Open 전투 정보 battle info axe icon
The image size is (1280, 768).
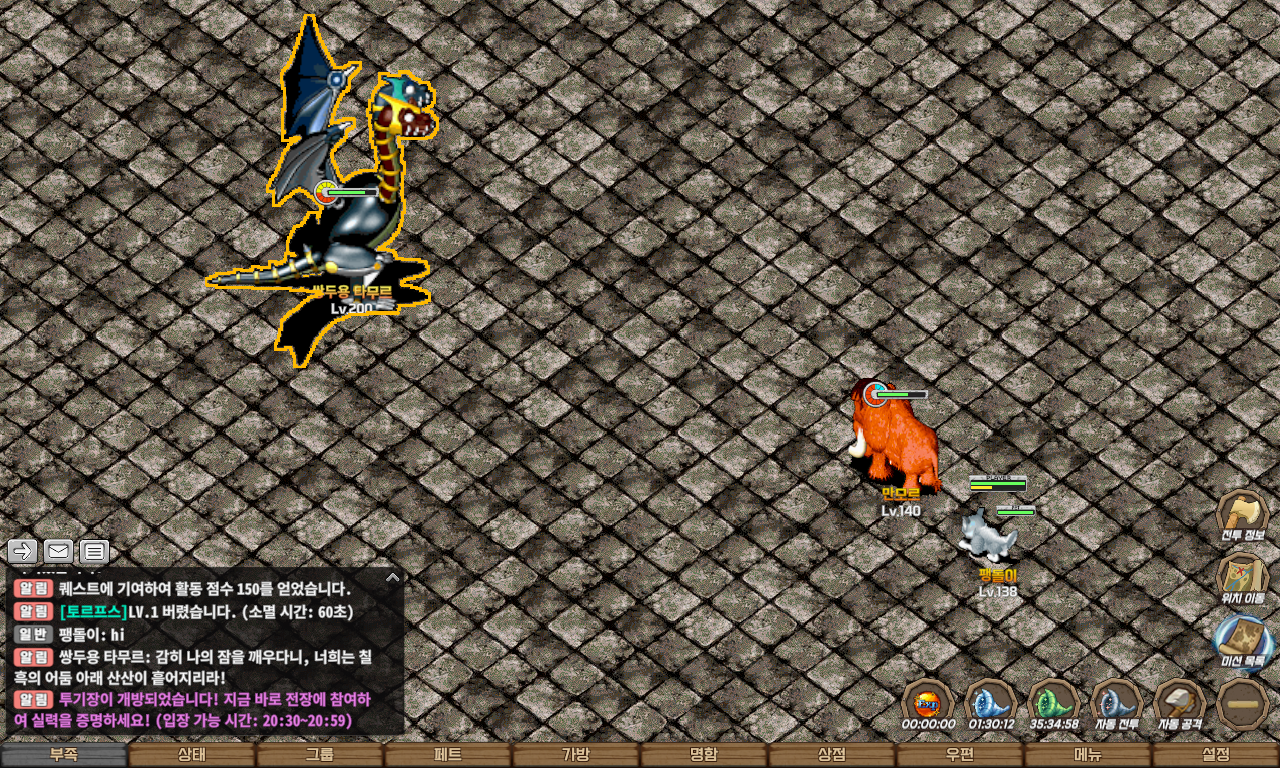coord(1242,516)
